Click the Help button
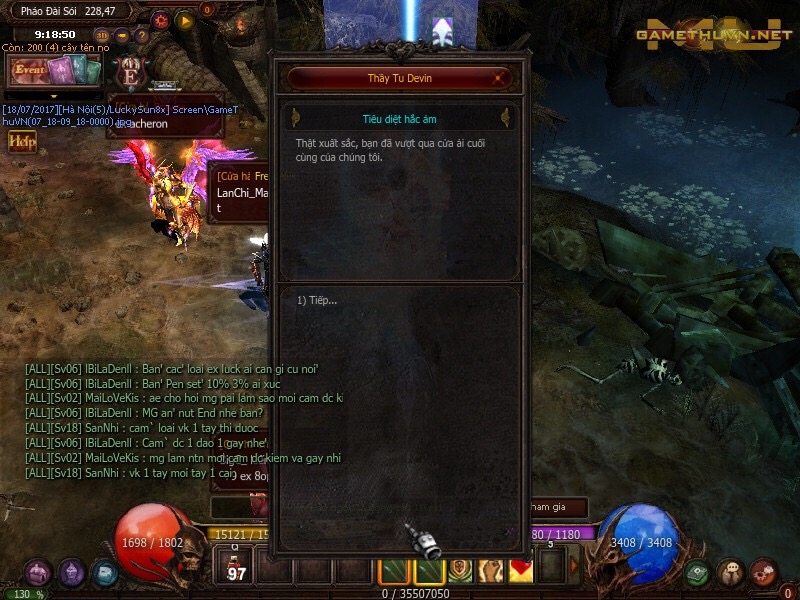This screenshot has width=800, height=600. click(22, 141)
